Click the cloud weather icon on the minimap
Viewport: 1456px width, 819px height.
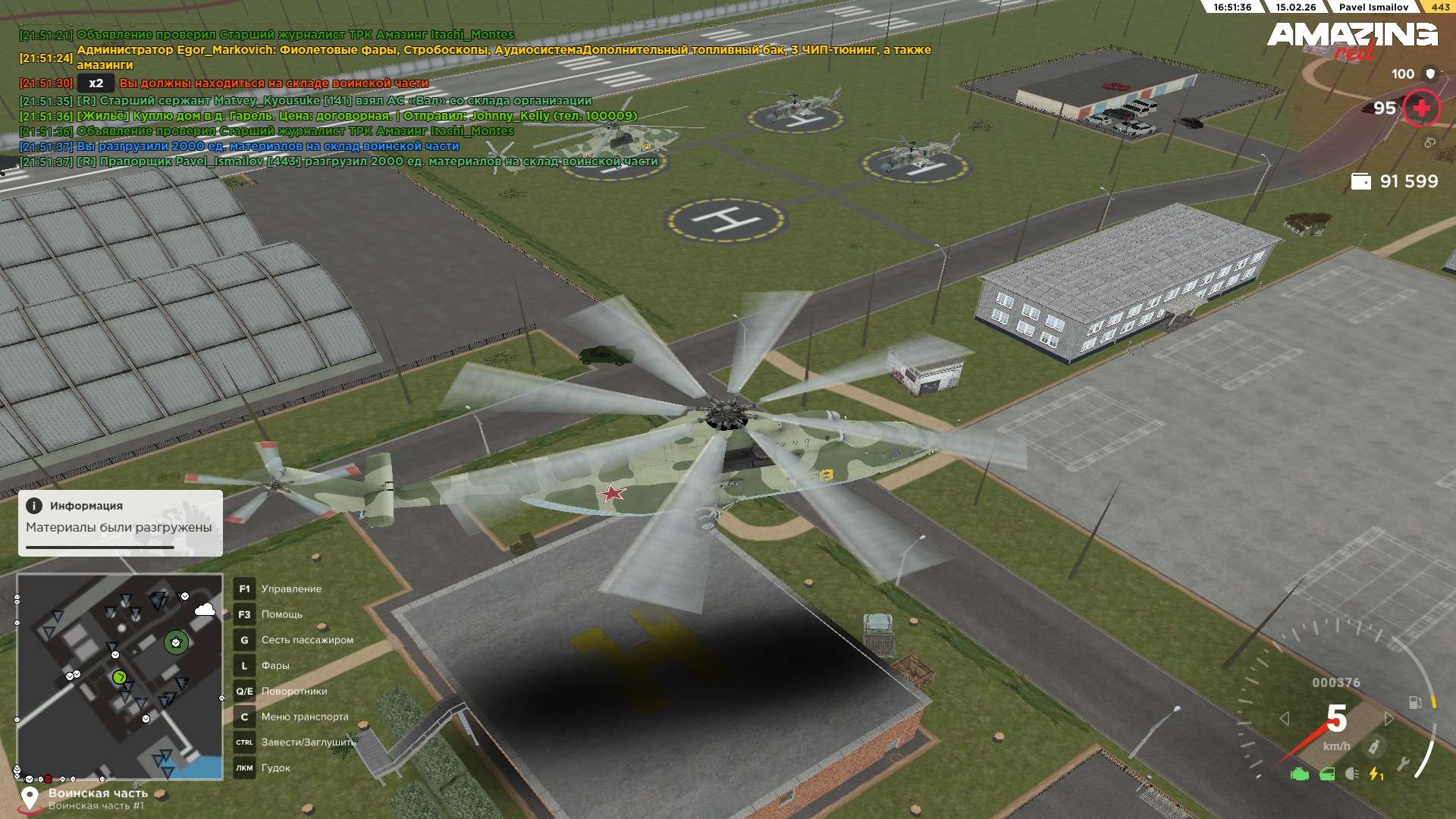[205, 610]
